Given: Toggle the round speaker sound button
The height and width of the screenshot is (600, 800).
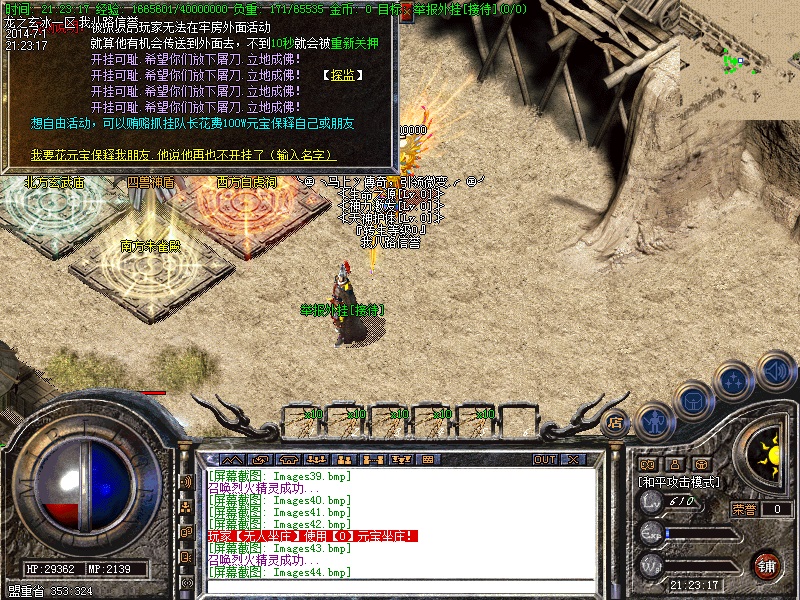Looking at the screenshot, I should [x=776, y=371].
